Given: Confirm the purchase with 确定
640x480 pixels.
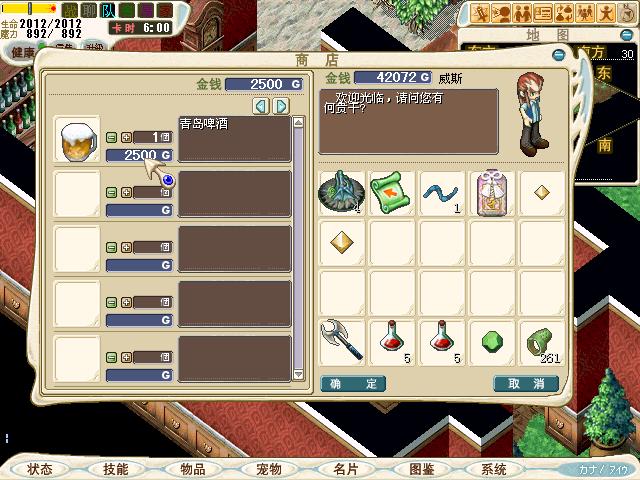Looking at the screenshot, I should pyautogui.click(x=352, y=383).
